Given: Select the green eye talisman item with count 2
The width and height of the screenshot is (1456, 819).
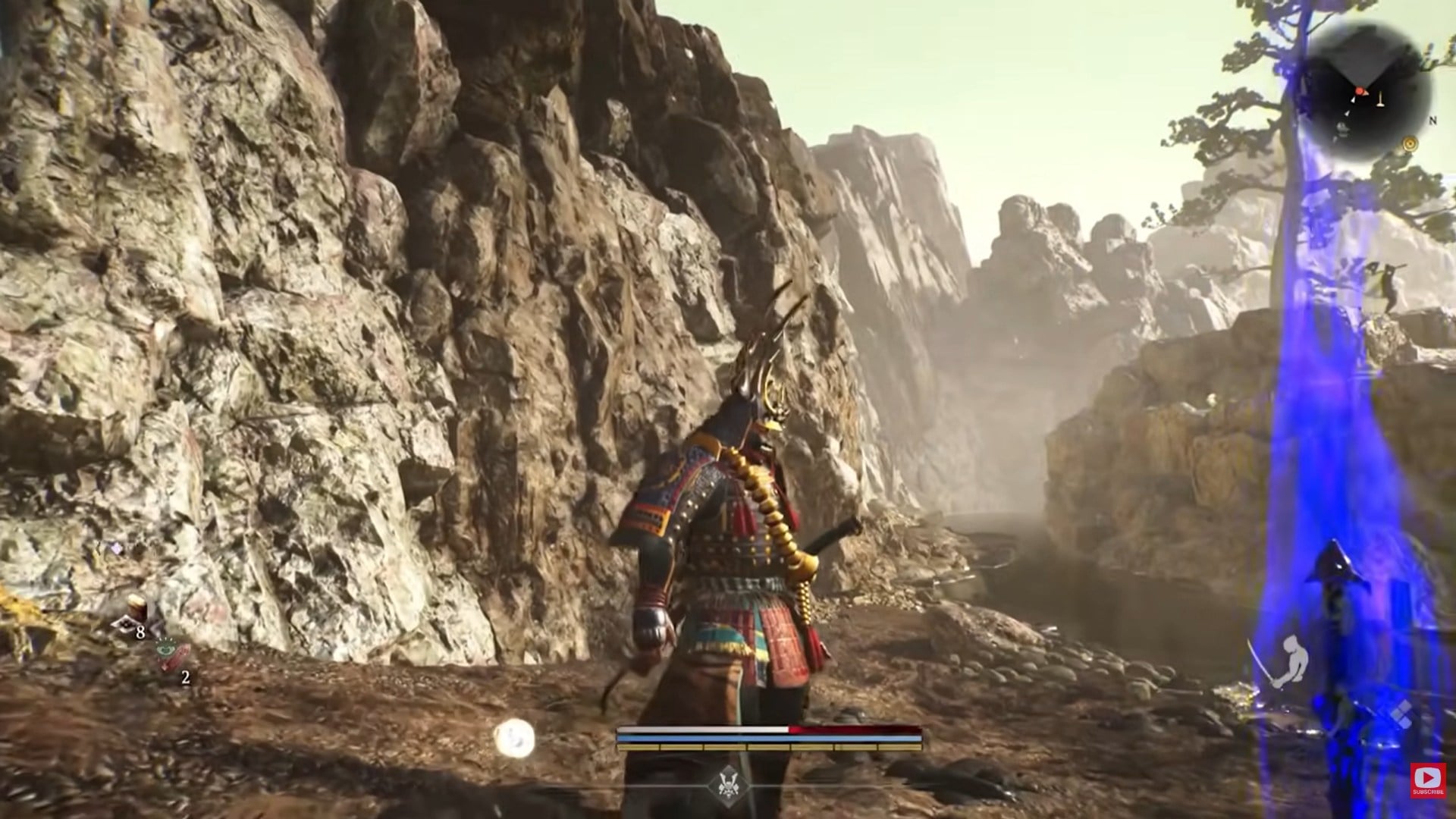Looking at the screenshot, I should (165, 650).
